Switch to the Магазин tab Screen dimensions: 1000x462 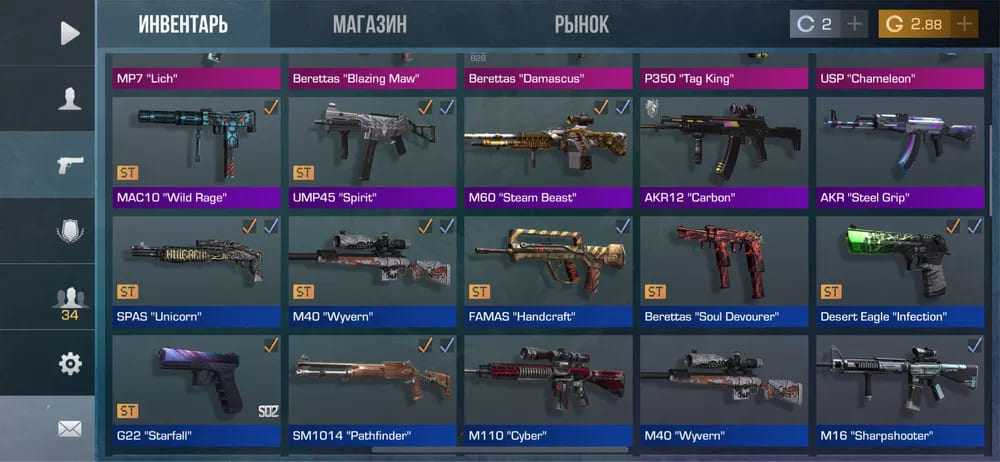[x=369, y=24]
